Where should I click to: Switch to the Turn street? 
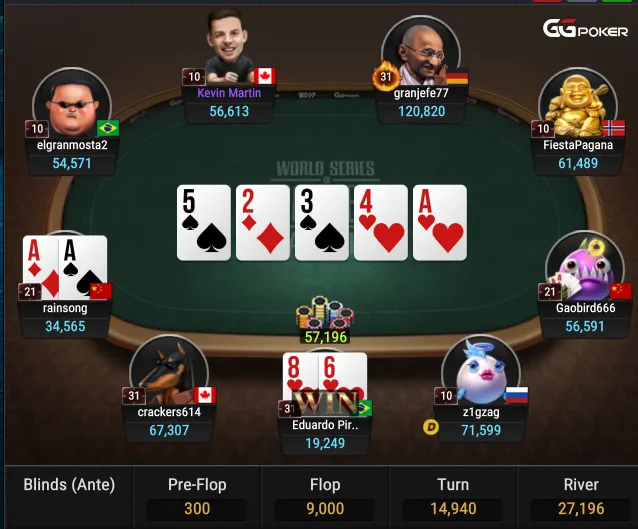[452, 497]
